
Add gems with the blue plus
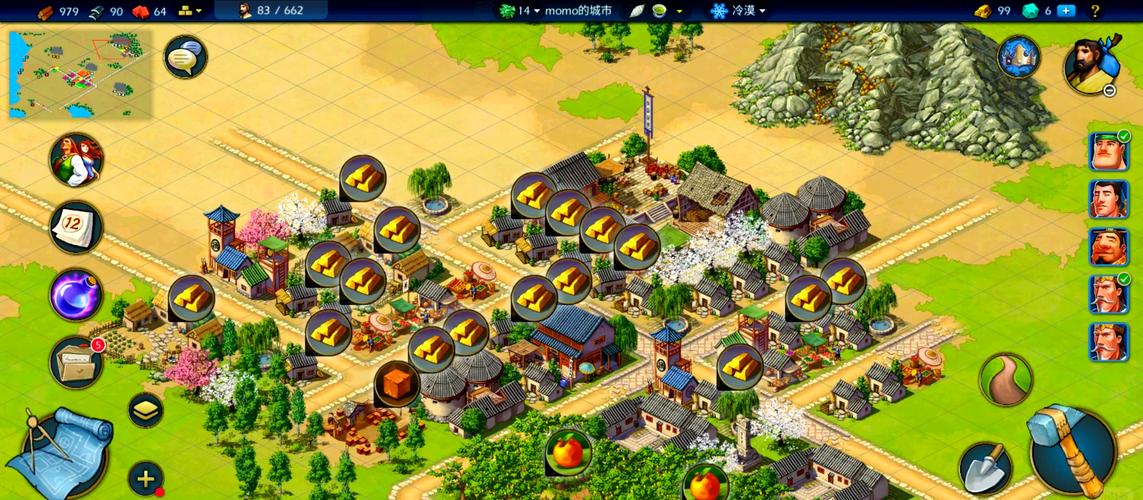(x=1066, y=11)
